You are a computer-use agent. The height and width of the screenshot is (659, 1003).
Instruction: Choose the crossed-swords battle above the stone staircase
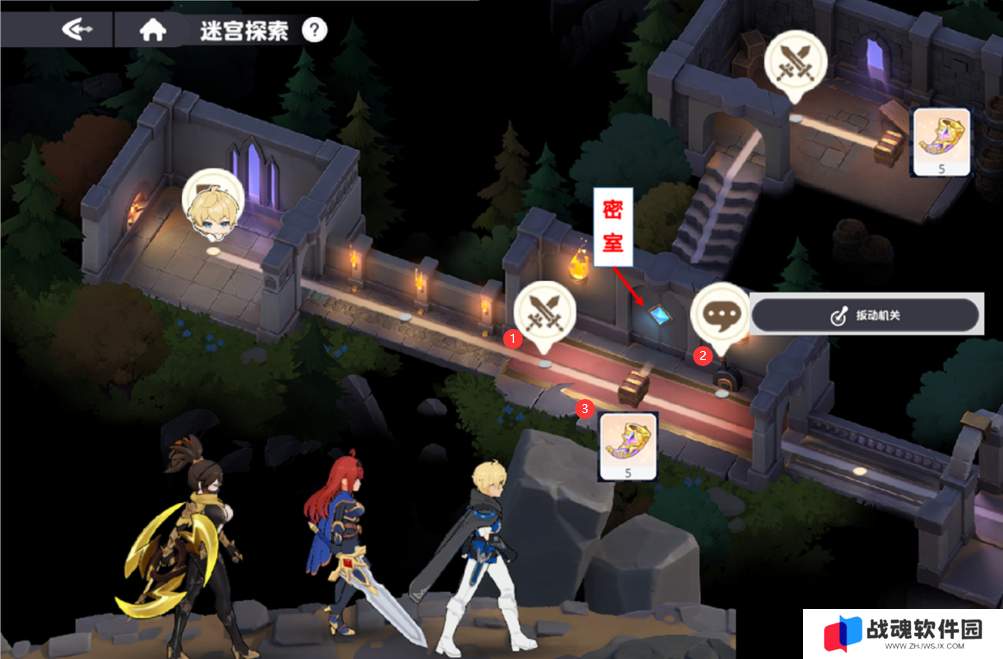[x=795, y=62]
